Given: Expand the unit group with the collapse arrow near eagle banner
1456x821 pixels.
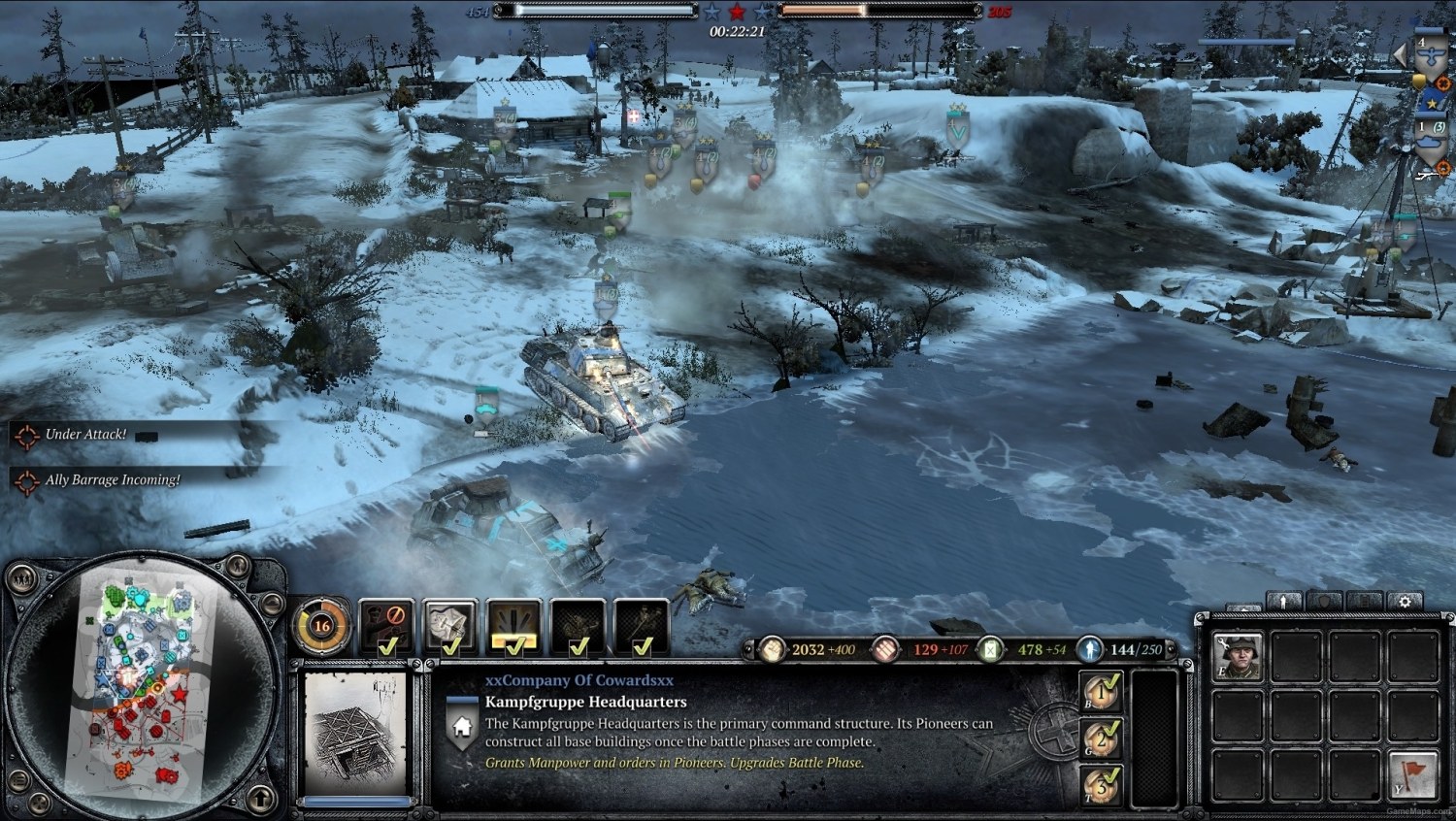Looking at the screenshot, I should [x=1401, y=56].
